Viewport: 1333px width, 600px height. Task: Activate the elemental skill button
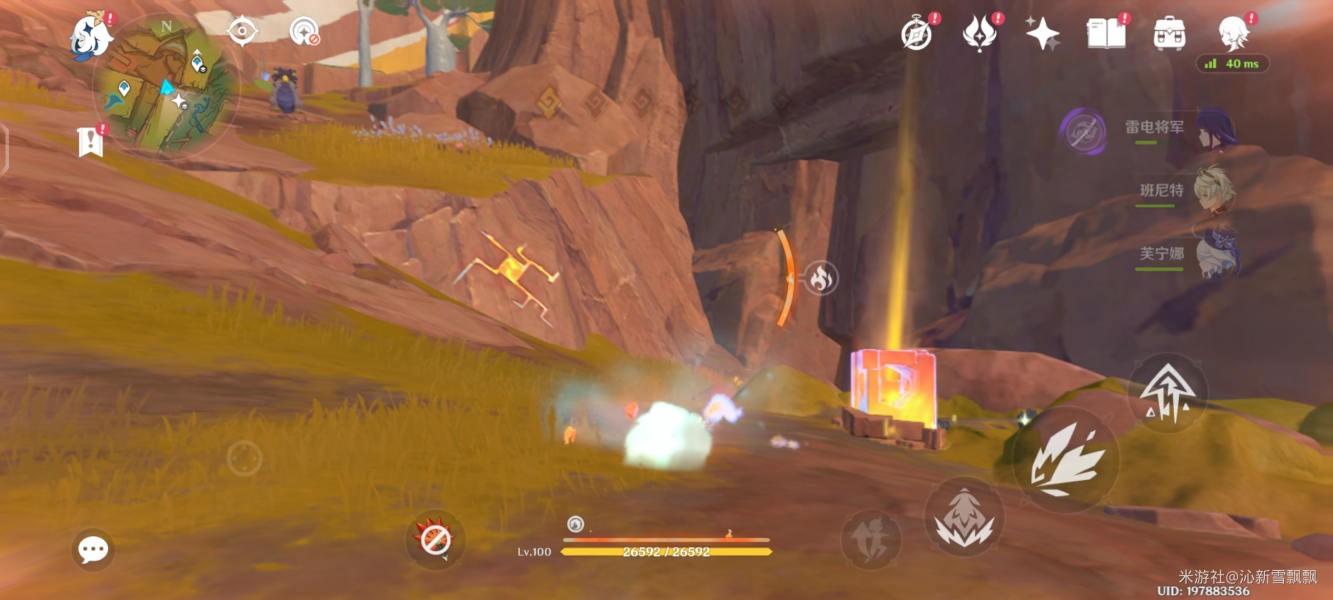[964, 517]
